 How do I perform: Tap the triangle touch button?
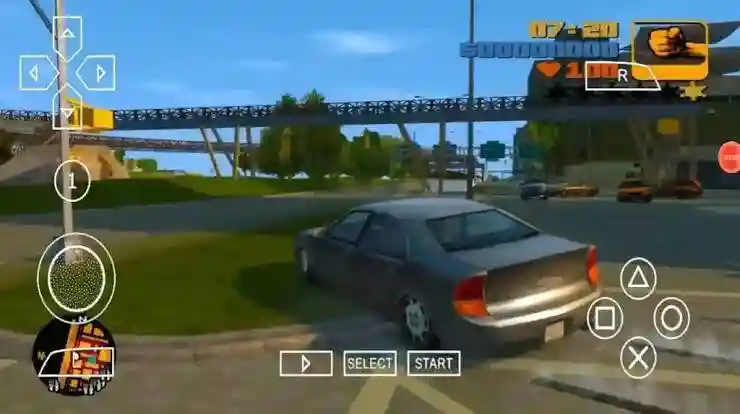pyautogui.click(x=638, y=278)
